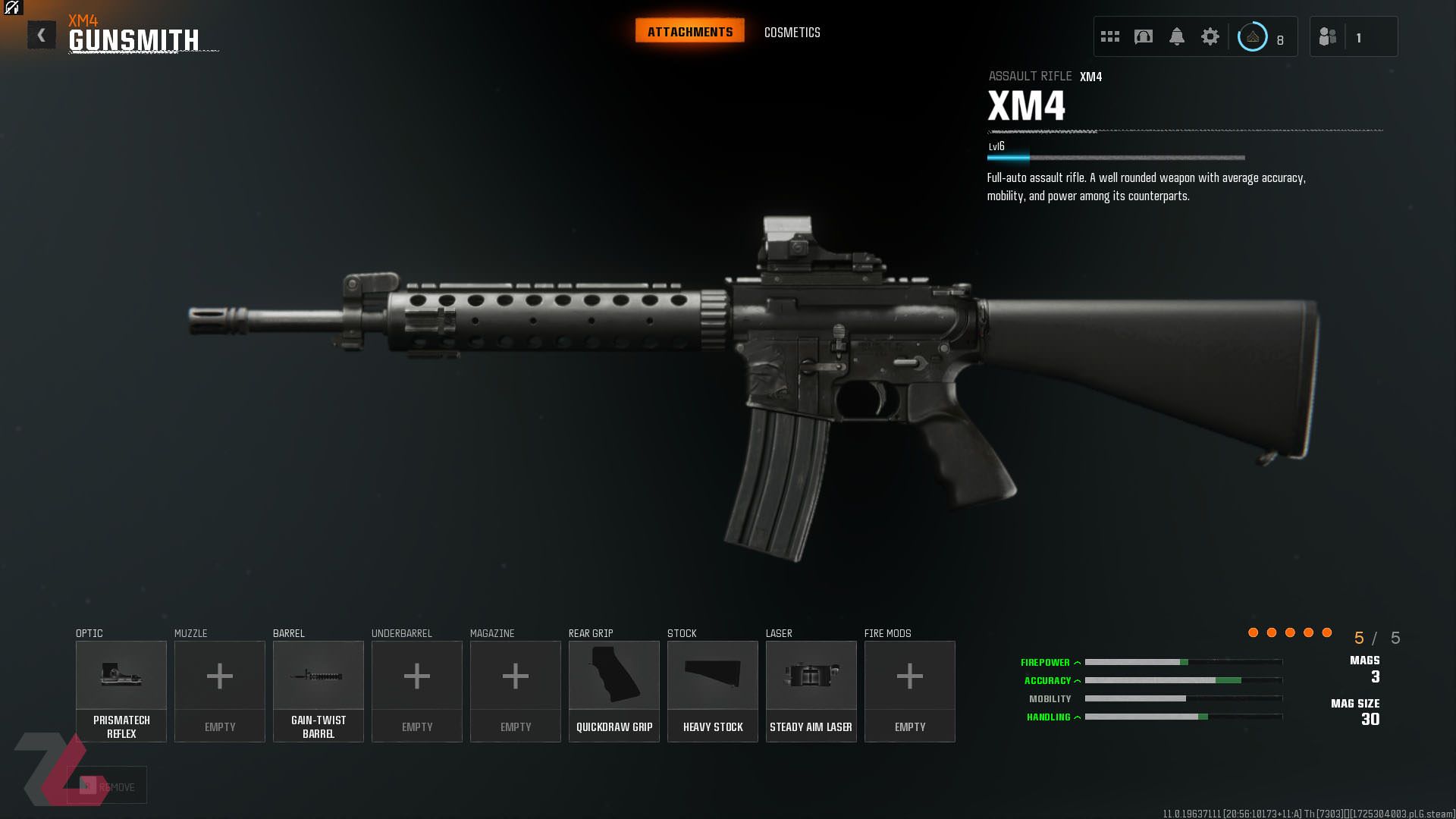Open the empty Fire Mods slot
This screenshot has height=819, width=1456.
coord(909,690)
